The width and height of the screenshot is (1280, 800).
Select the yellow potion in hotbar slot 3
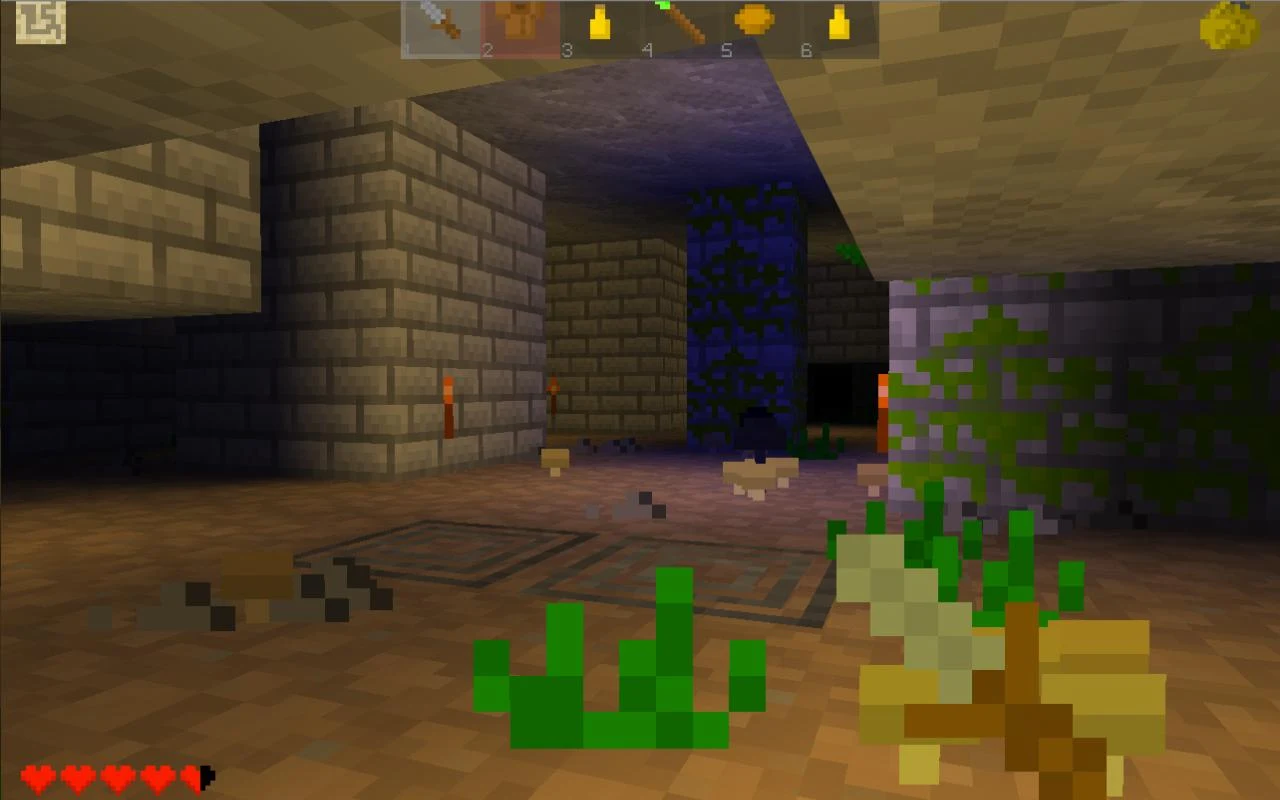(x=598, y=22)
